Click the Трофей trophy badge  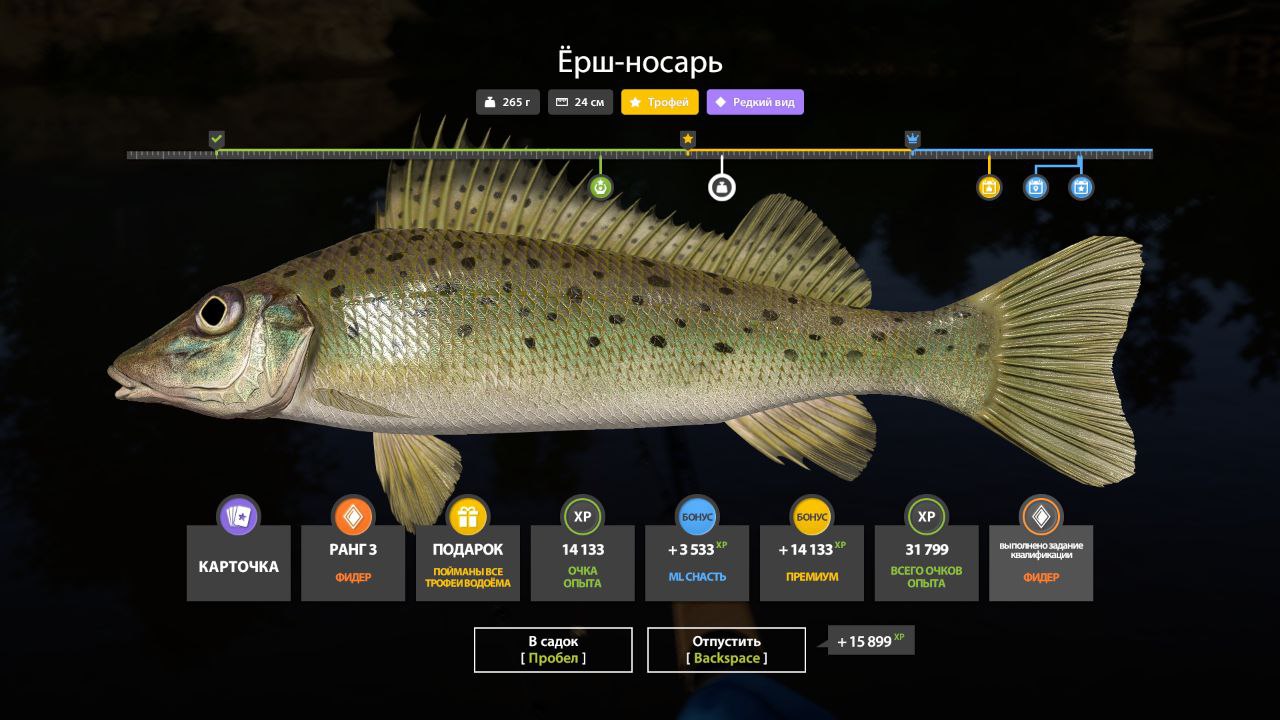(660, 102)
